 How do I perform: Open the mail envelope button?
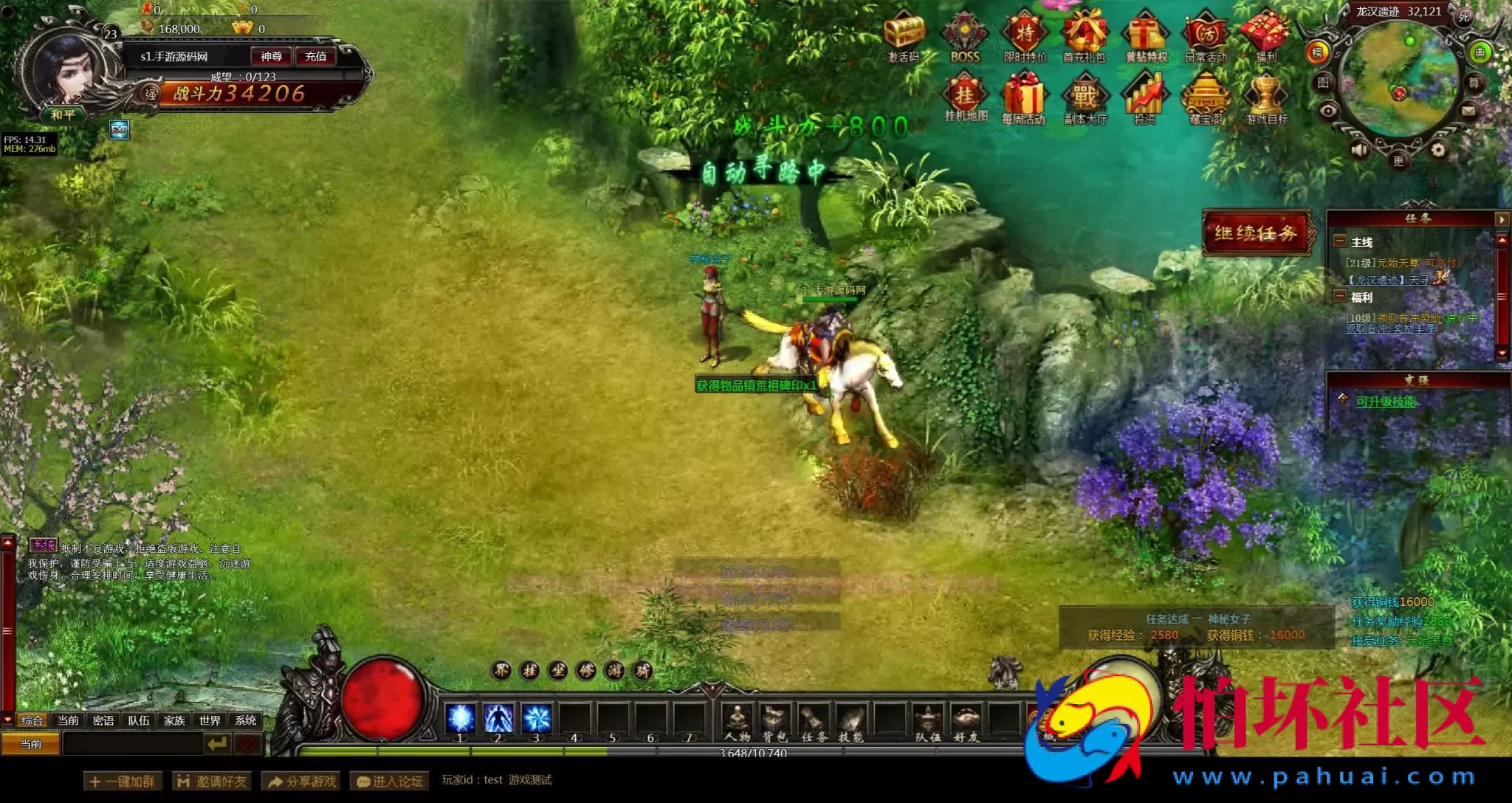pos(1468,111)
